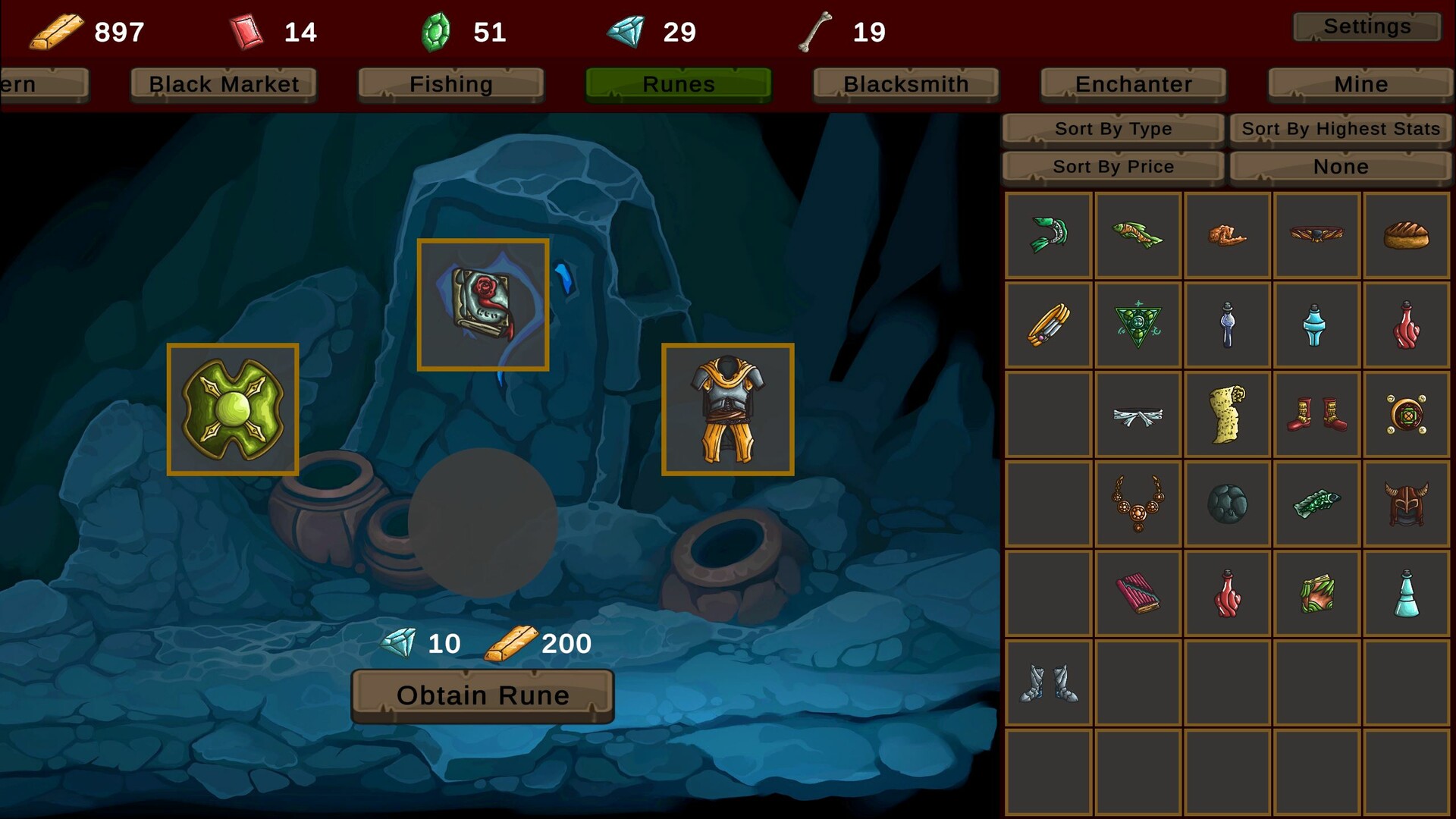Select the silver boots in the inventory

[1049, 681]
